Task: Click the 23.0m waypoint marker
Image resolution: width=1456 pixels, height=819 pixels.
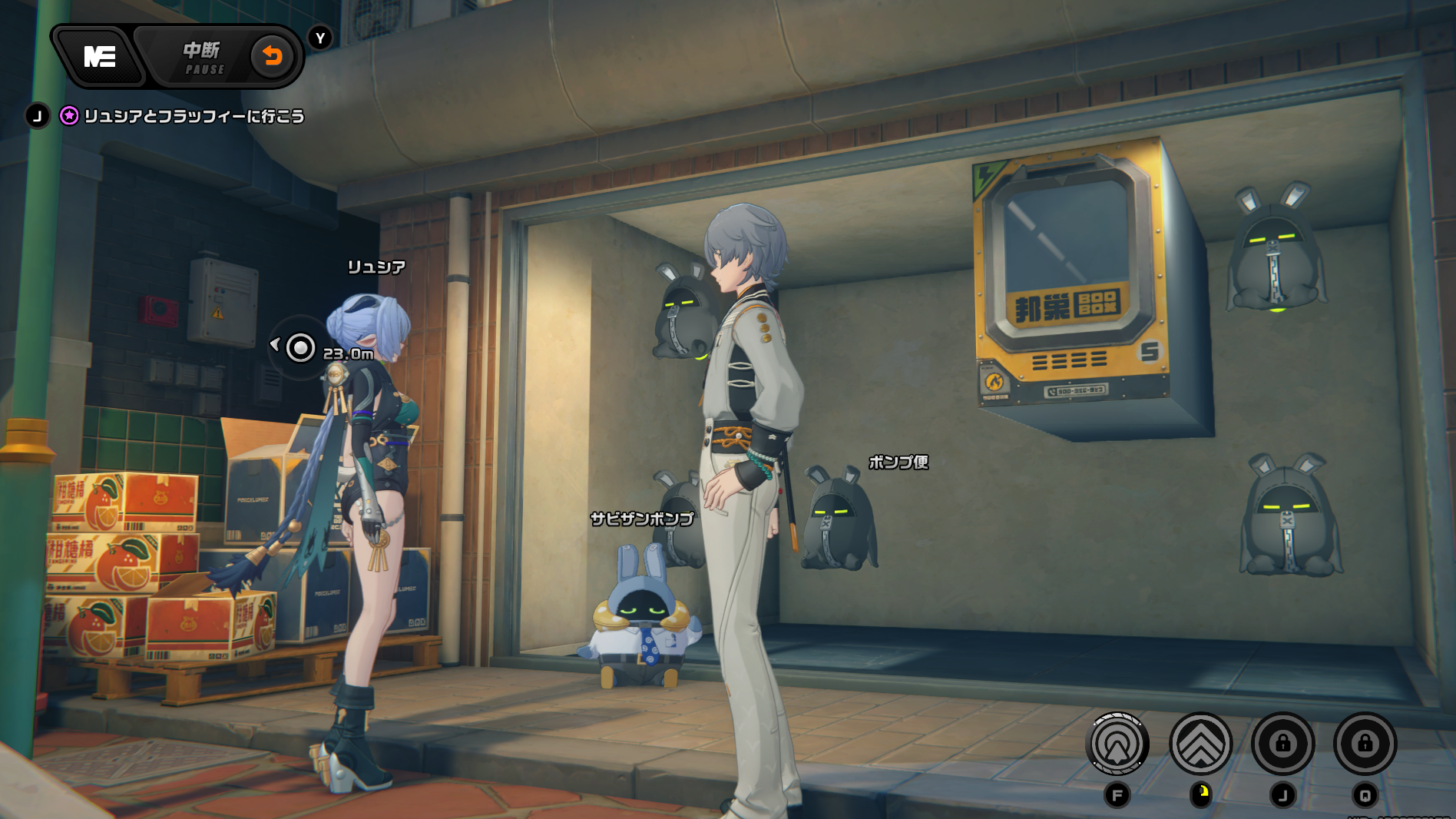Action: click(x=300, y=348)
